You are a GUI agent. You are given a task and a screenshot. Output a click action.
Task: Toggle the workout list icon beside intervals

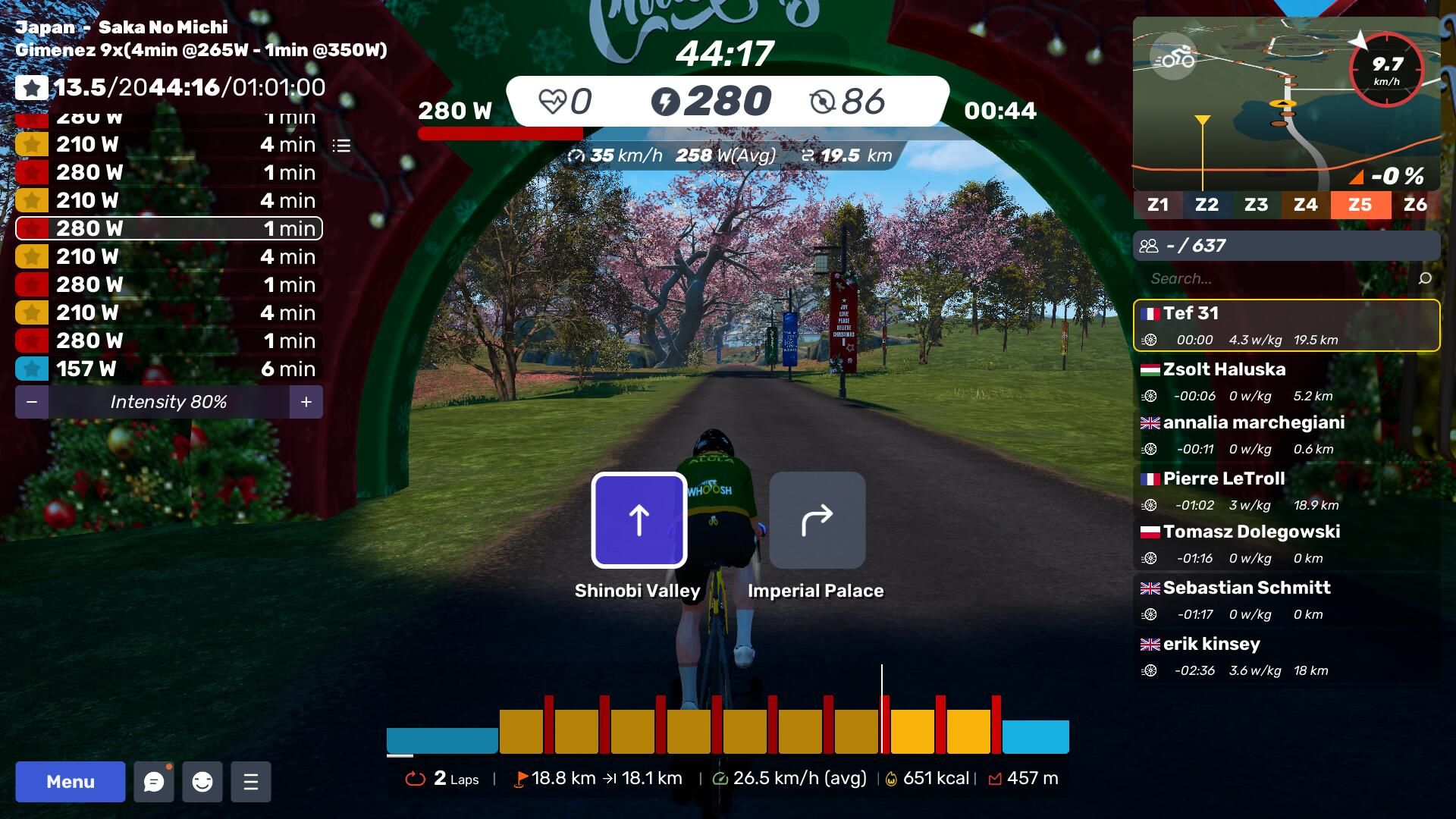coord(341,146)
